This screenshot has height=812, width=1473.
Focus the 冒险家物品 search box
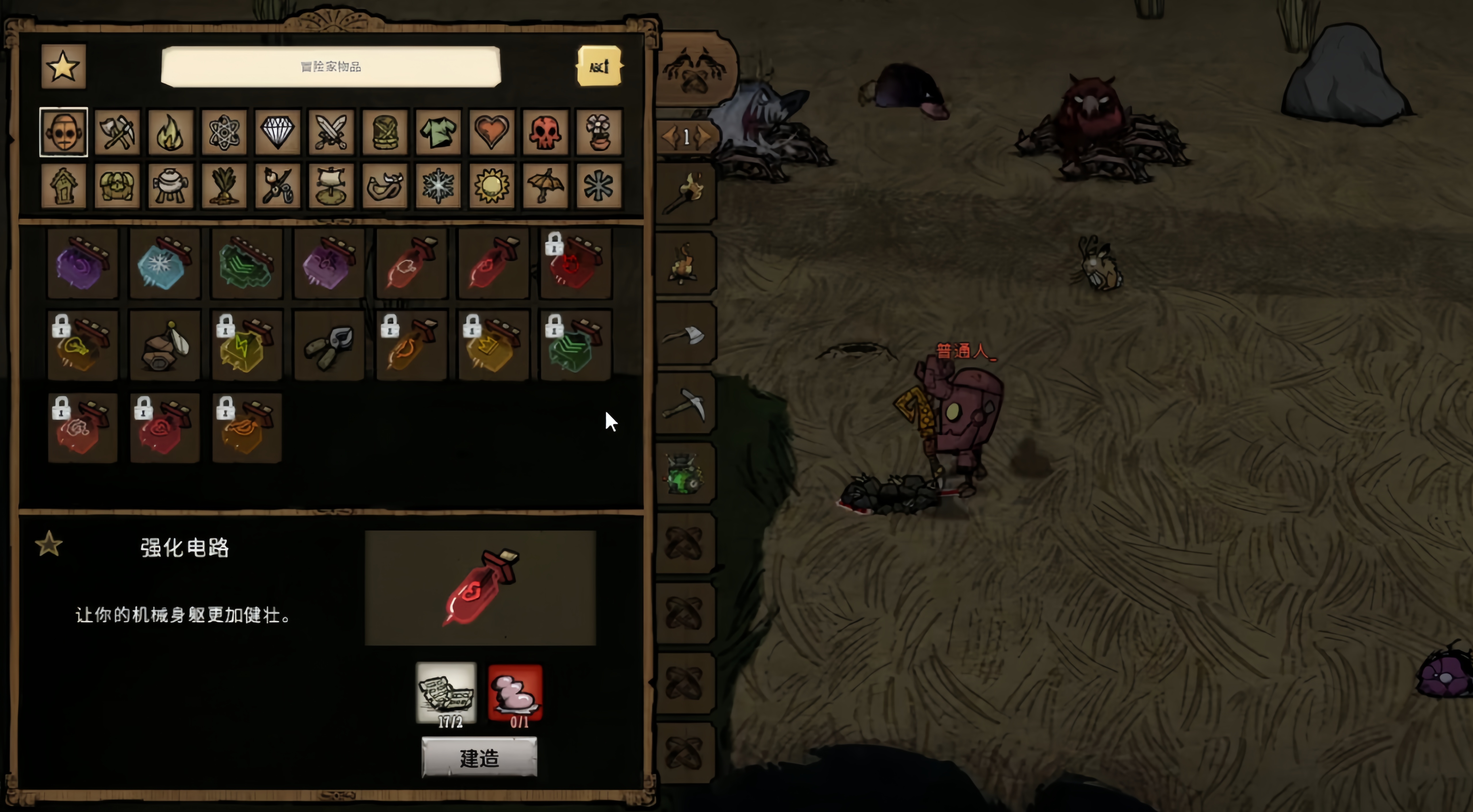point(331,67)
